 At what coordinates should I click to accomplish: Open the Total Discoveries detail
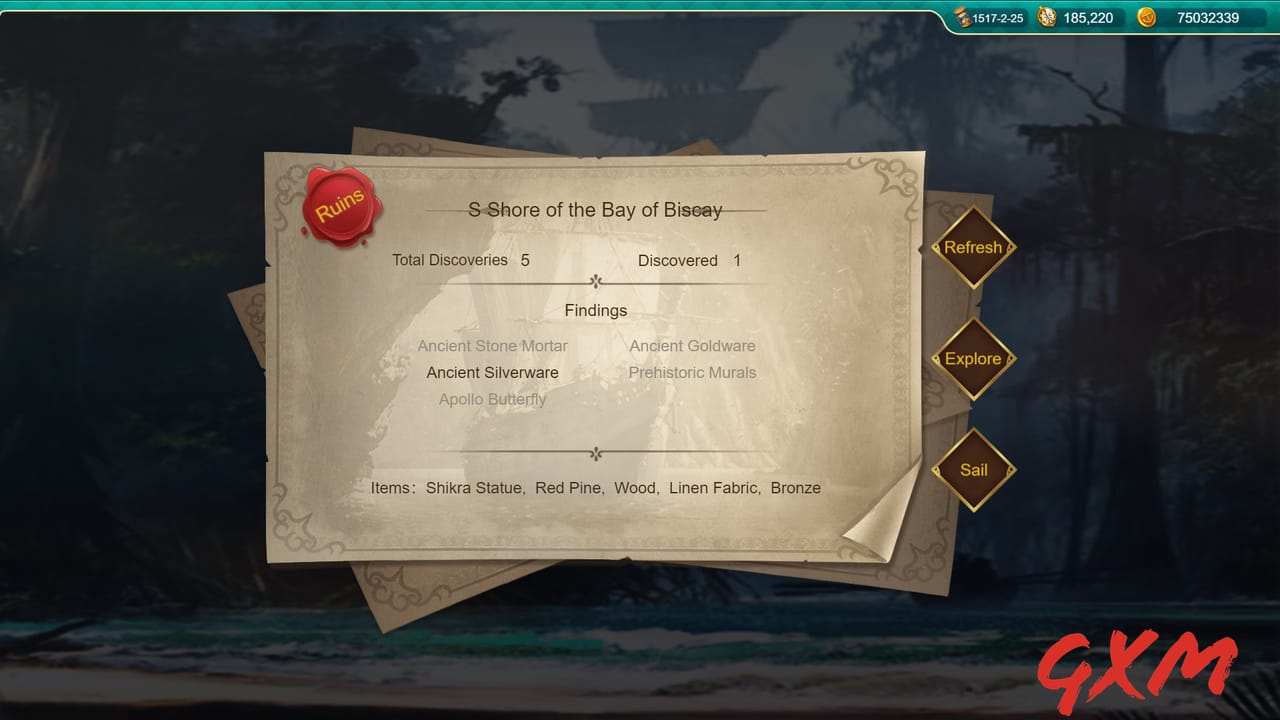[462, 260]
